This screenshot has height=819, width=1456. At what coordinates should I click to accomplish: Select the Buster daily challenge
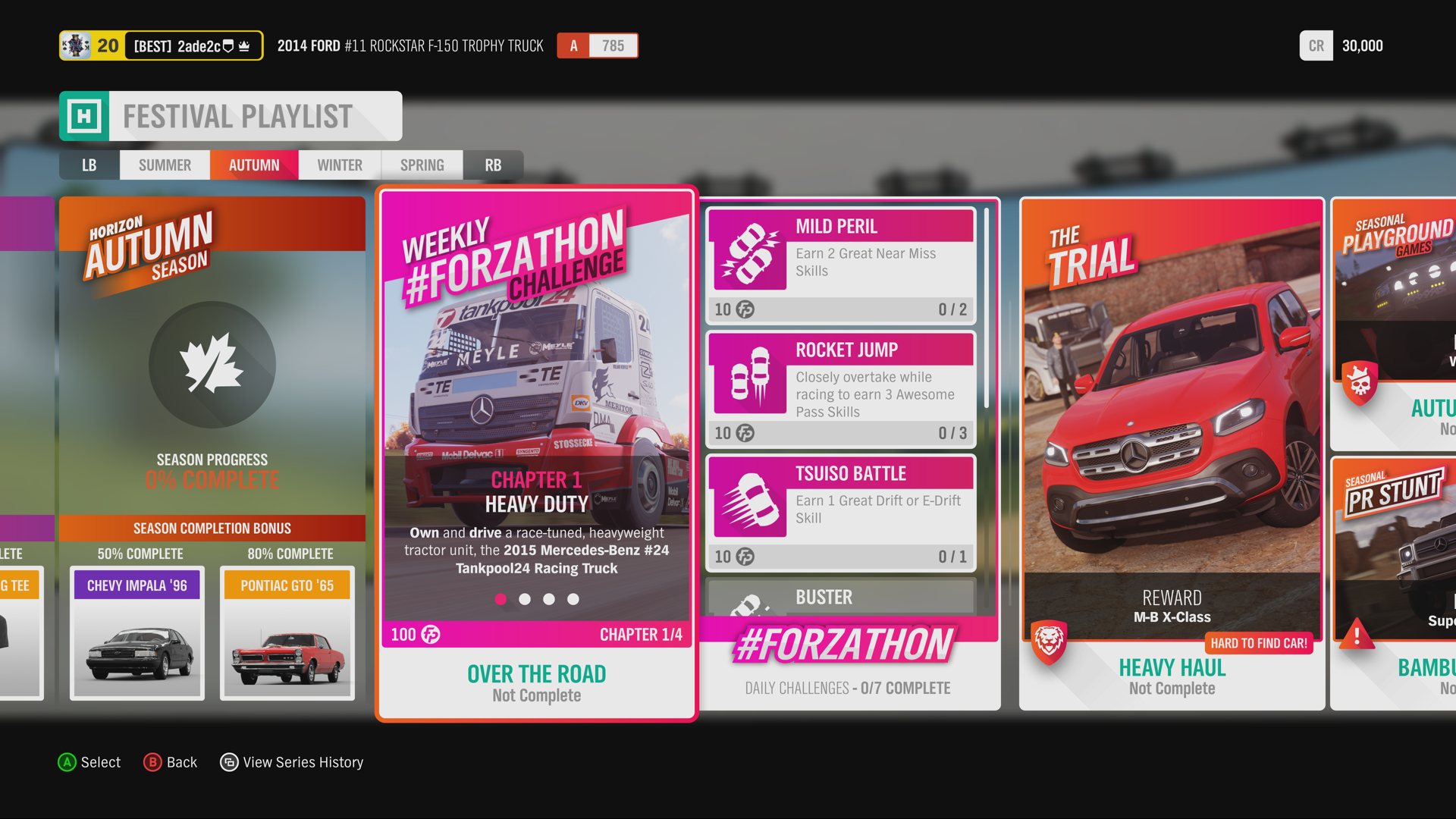click(840, 598)
